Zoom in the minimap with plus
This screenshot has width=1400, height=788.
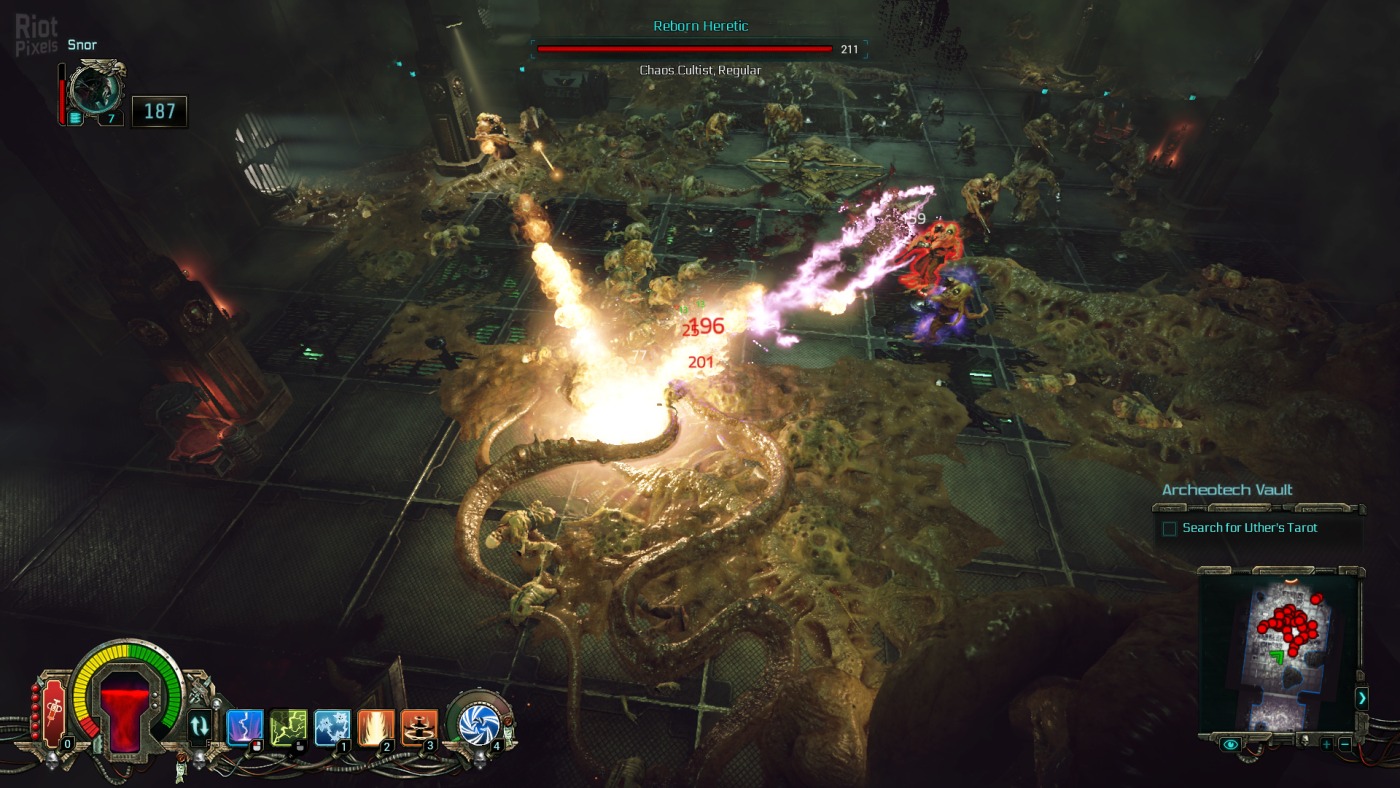(x=1326, y=744)
